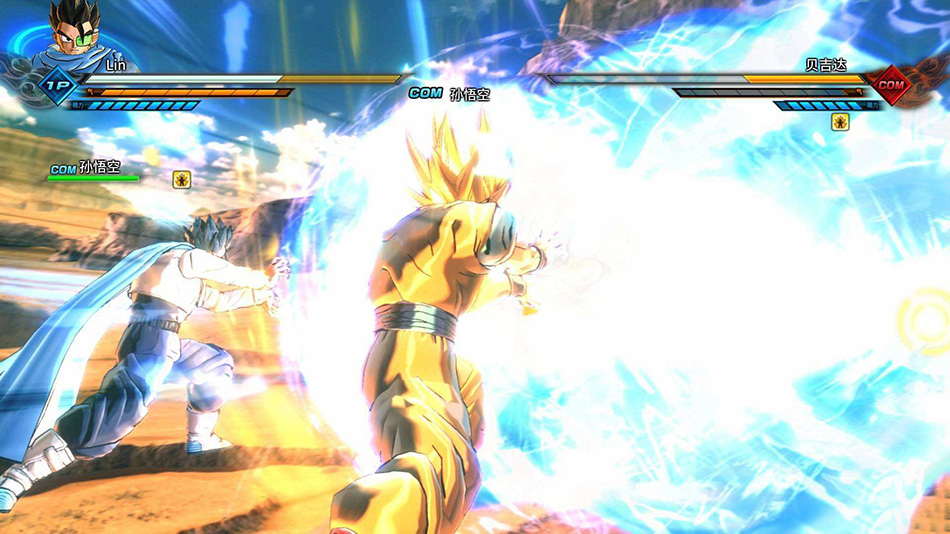Select the dragon ball icon under 贝吉达's gauge
Image resolution: width=950 pixels, height=534 pixels.
point(840,121)
